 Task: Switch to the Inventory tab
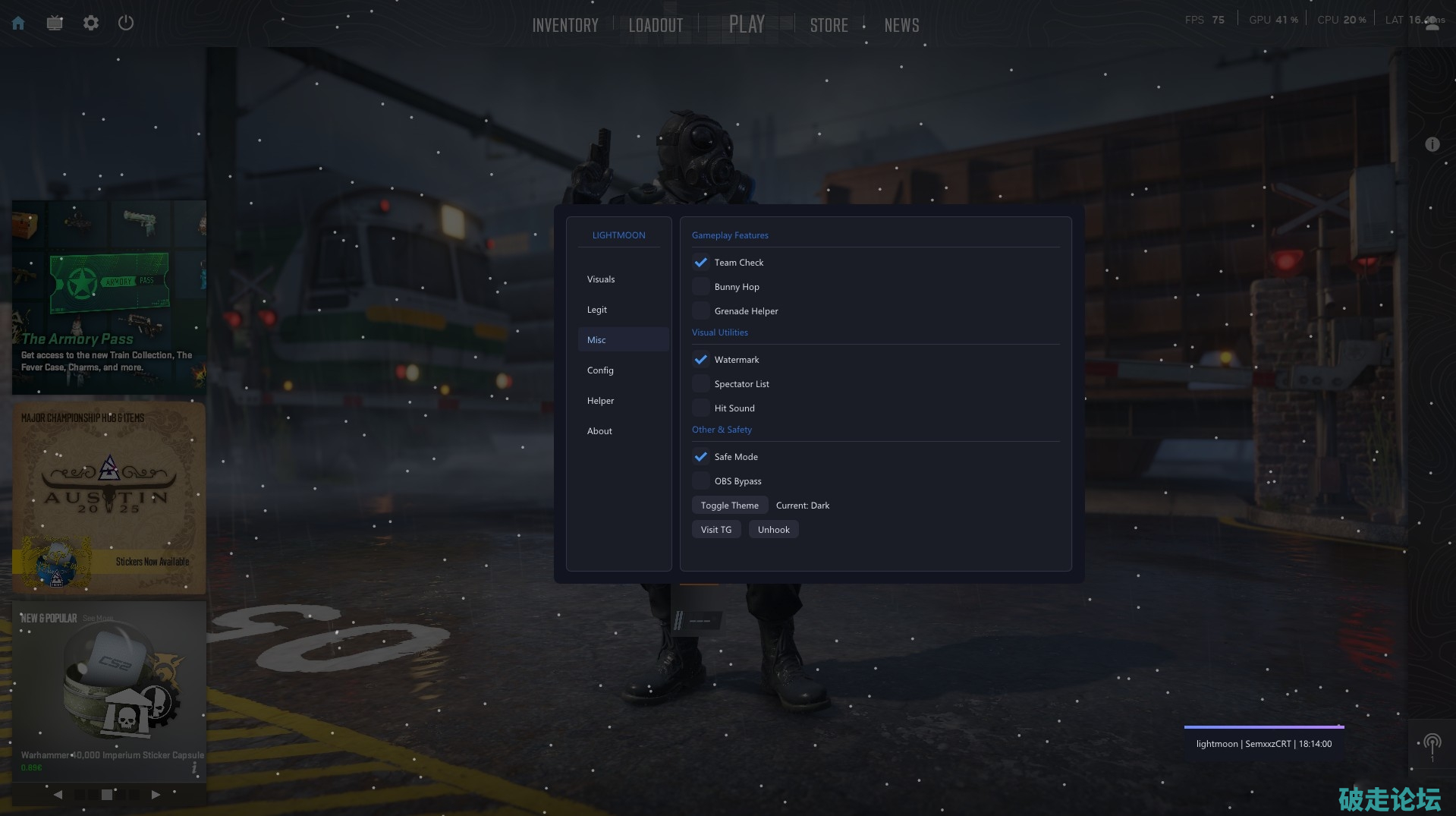coord(565,25)
